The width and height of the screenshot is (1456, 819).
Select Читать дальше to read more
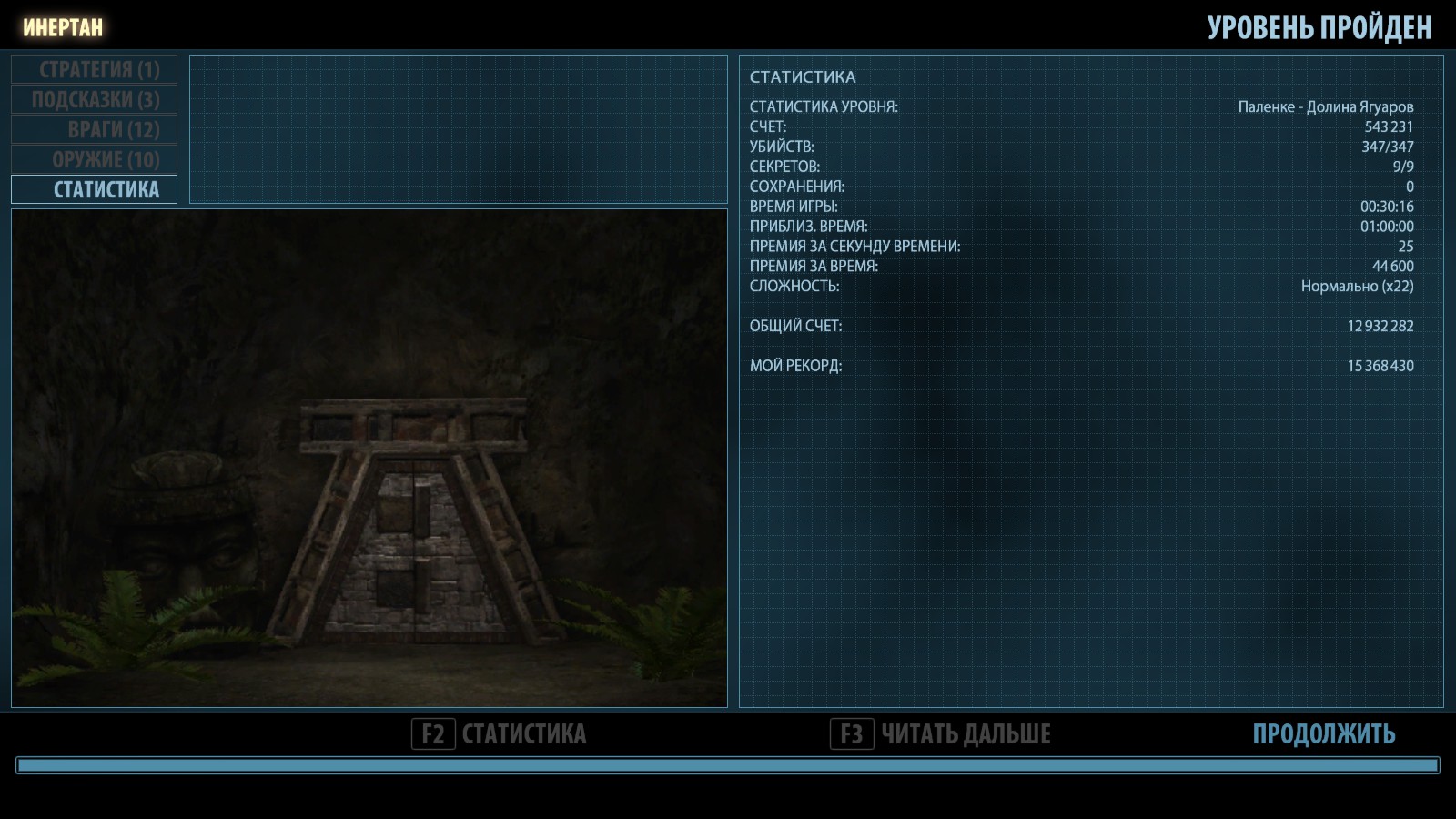click(941, 734)
